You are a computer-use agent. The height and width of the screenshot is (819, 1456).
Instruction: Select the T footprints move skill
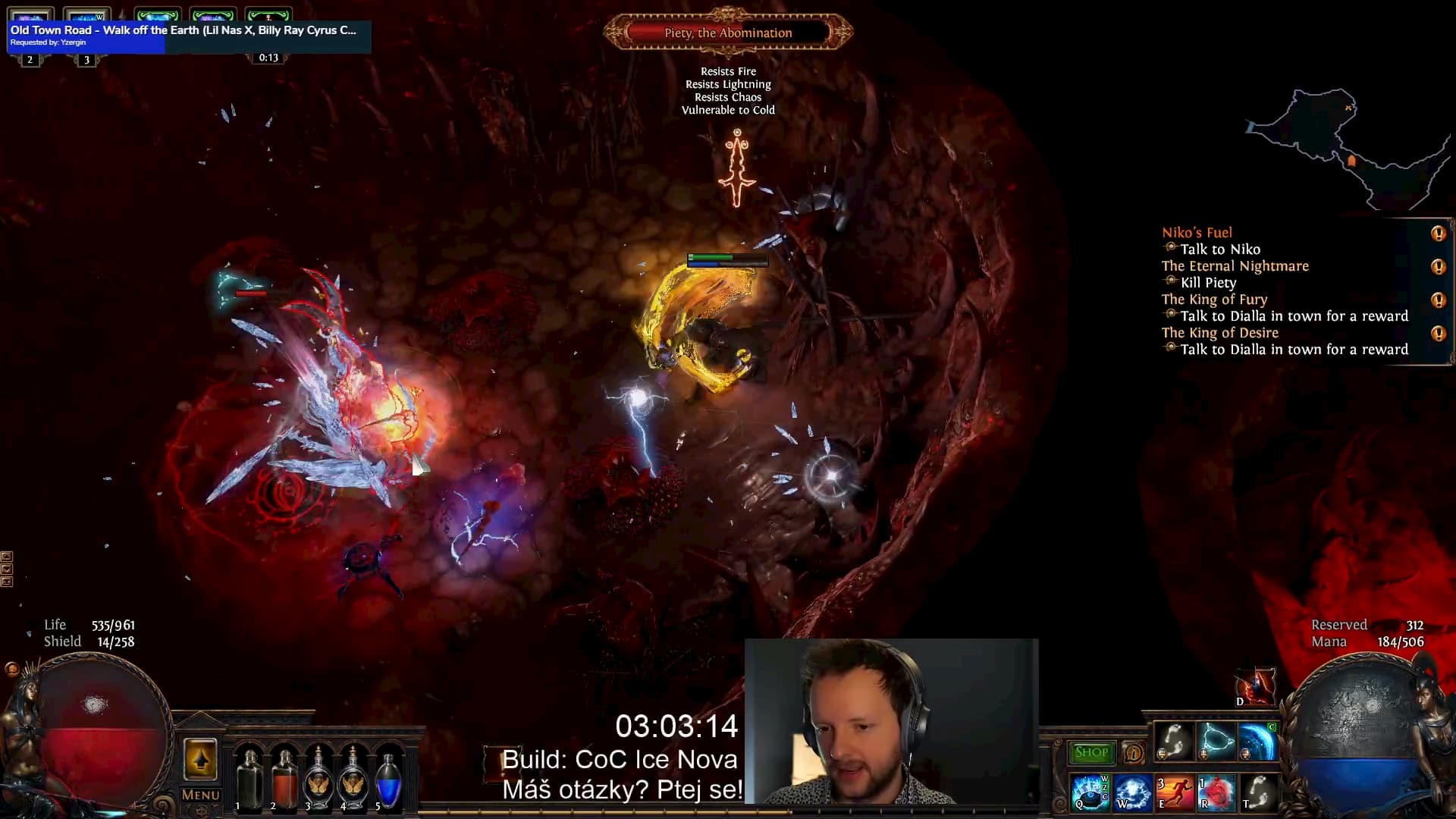[1257, 792]
